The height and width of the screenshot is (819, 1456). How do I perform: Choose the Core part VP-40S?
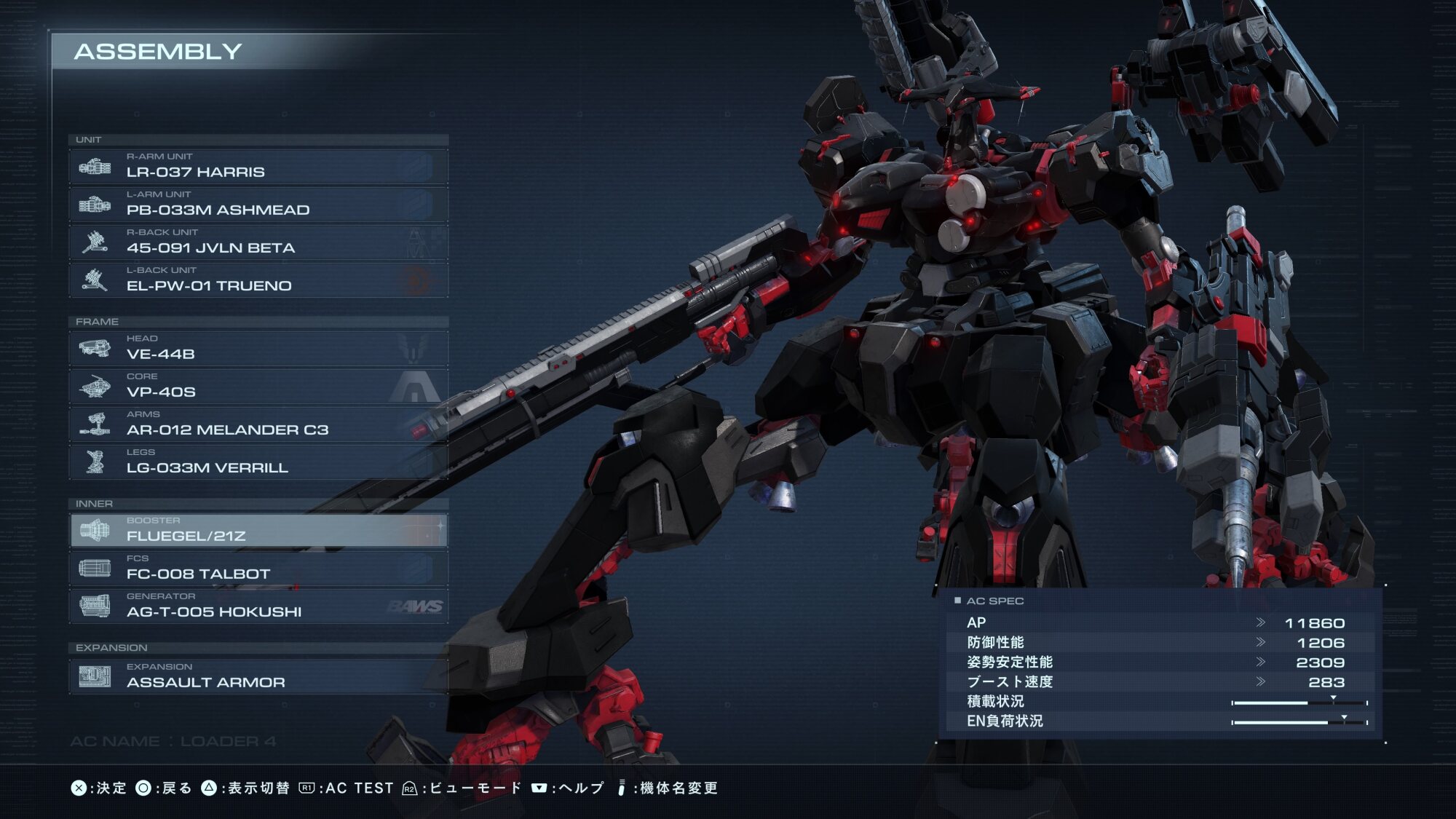pyautogui.click(x=258, y=387)
